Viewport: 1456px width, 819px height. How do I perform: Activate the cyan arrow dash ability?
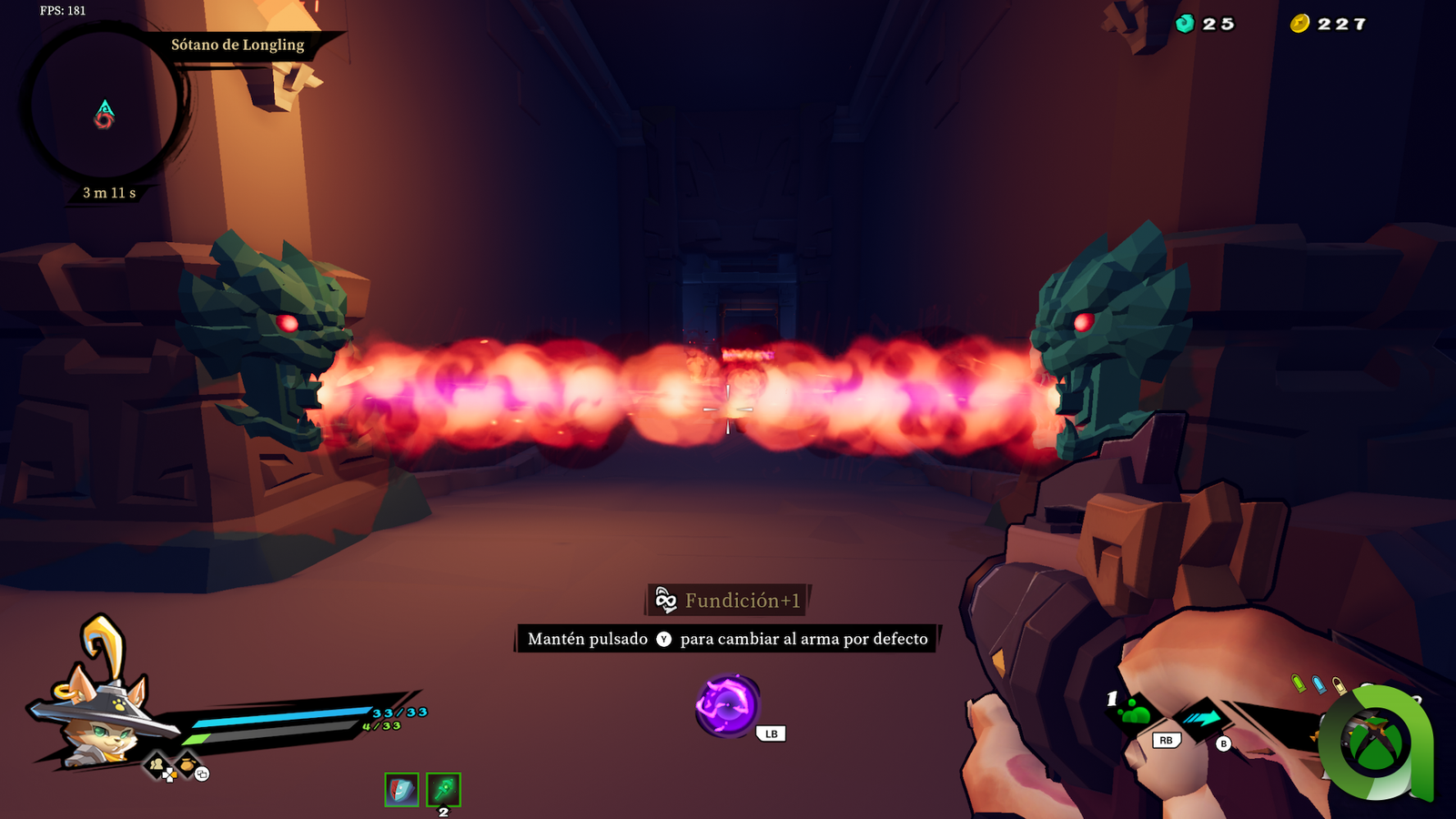click(1202, 718)
